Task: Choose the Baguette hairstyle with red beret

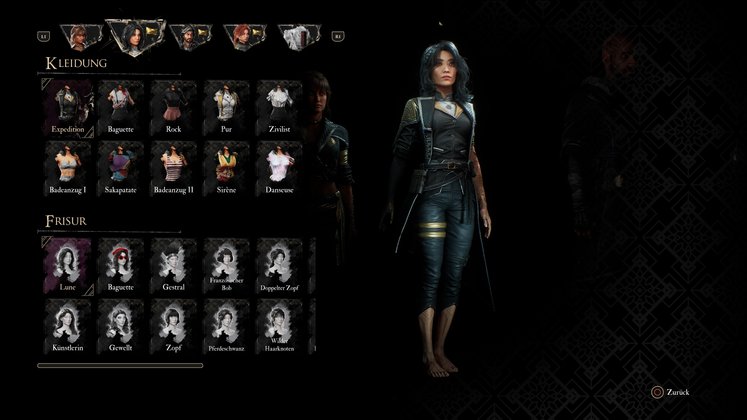Action: pyautogui.click(x=121, y=265)
